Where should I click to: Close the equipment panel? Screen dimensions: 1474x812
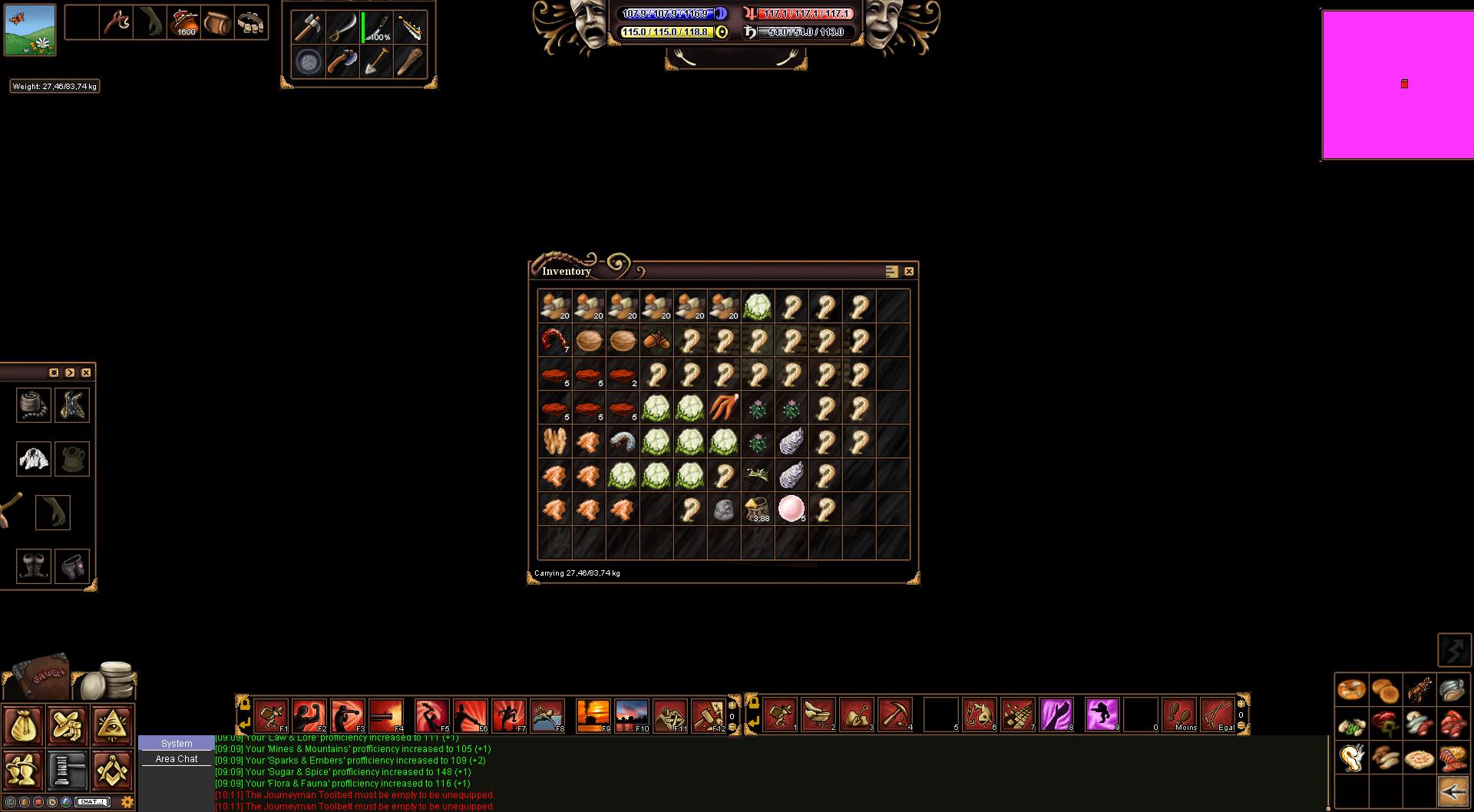pyautogui.click(x=86, y=373)
